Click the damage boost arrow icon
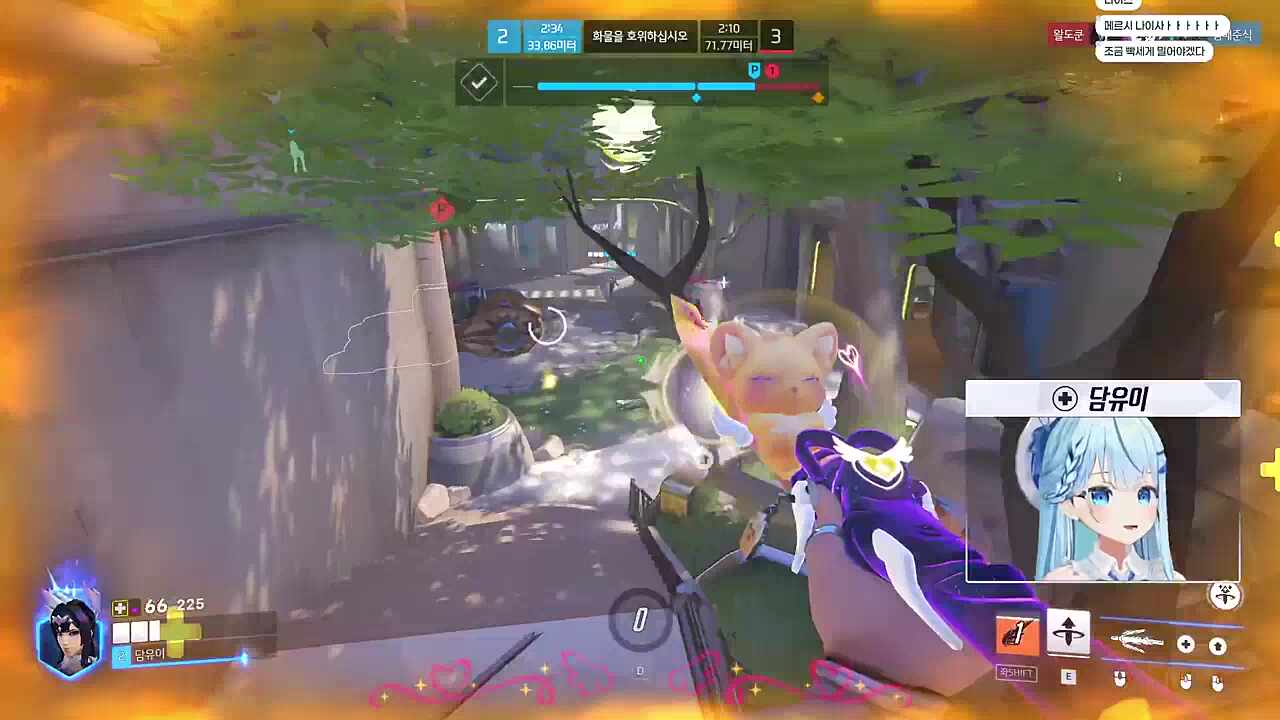Image resolution: width=1280 pixels, height=720 pixels. tap(1217, 646)
